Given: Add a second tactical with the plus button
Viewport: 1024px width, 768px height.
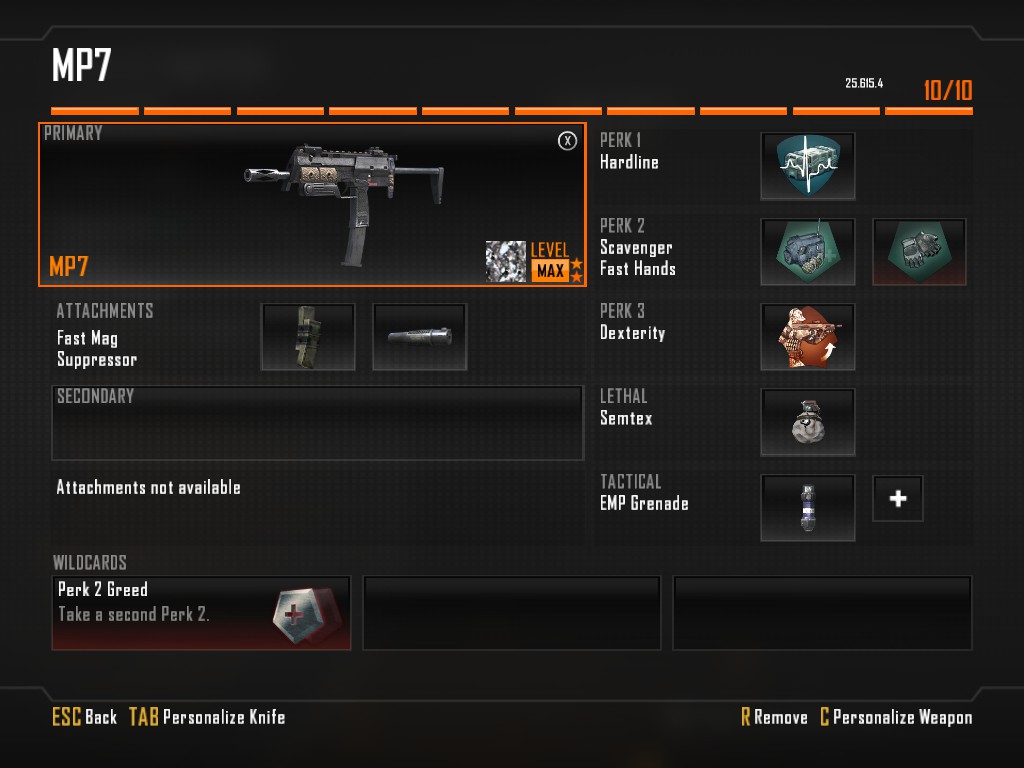Looking at the screenshot, I should point(897,498).
